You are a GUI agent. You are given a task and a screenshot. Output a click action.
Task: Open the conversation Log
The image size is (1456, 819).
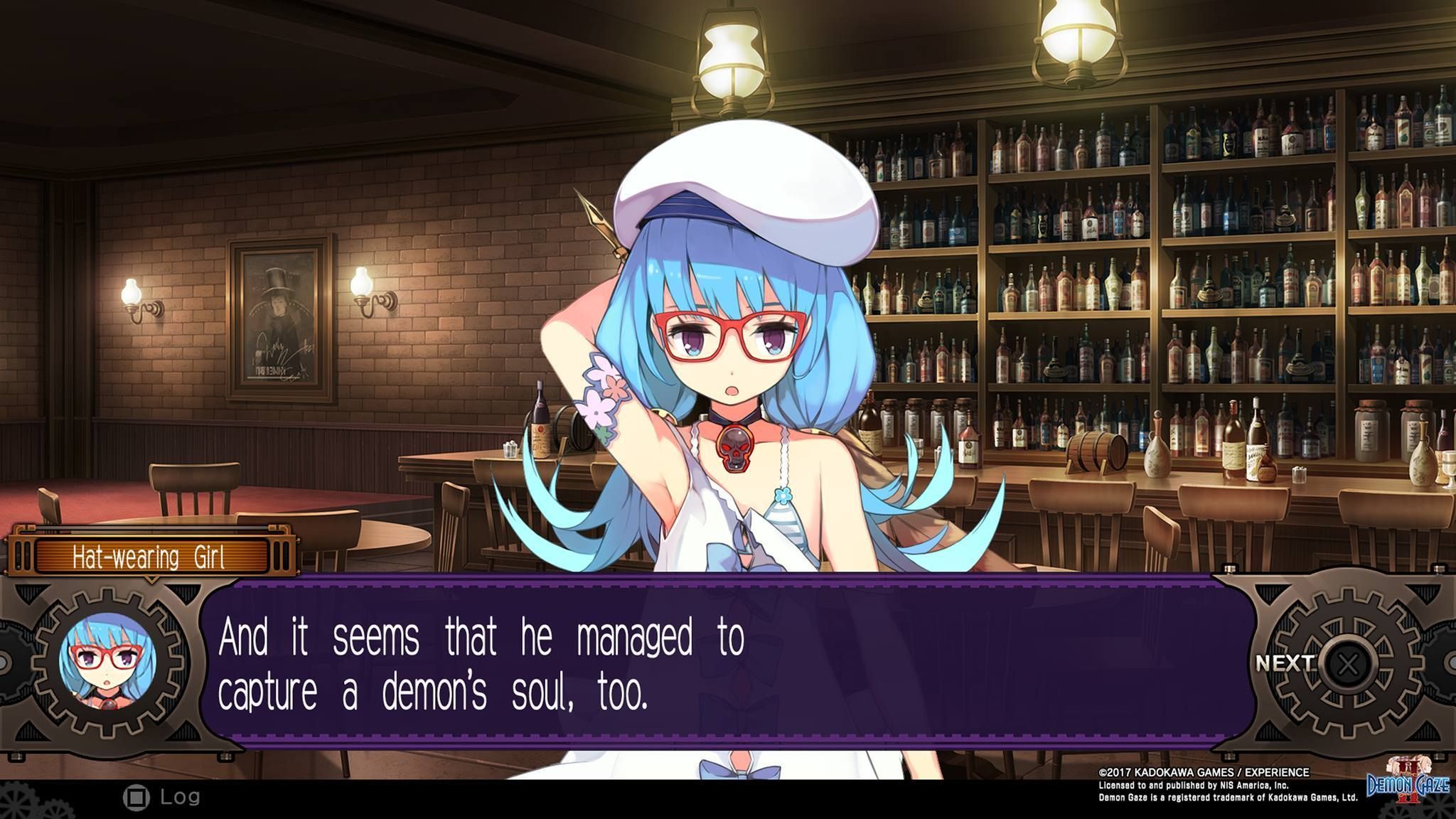162,798
